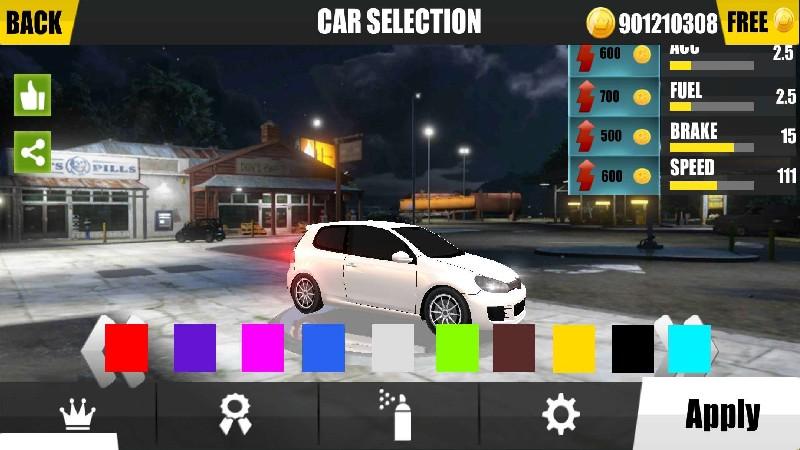Switch to the spray can paint tab
This screenshot has height=450, width=800.
tap(398, 414)
